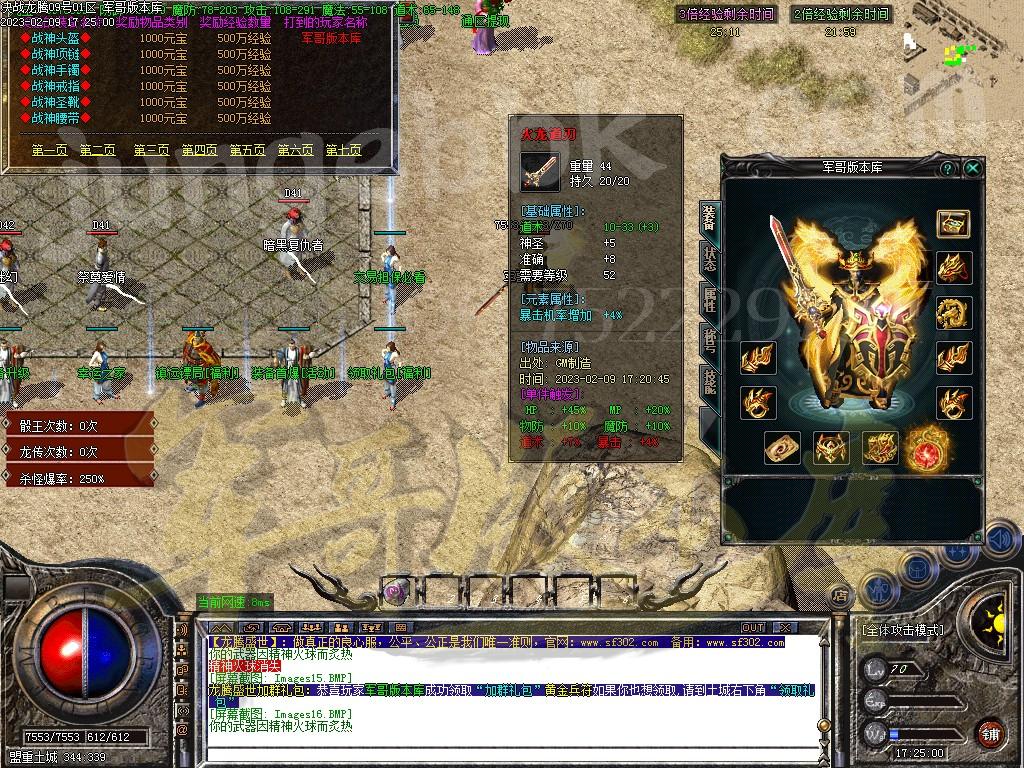Viewport: 1024px width, 768px height.
Task: Show the 技能 tab
Action: (x=709, y=381)
